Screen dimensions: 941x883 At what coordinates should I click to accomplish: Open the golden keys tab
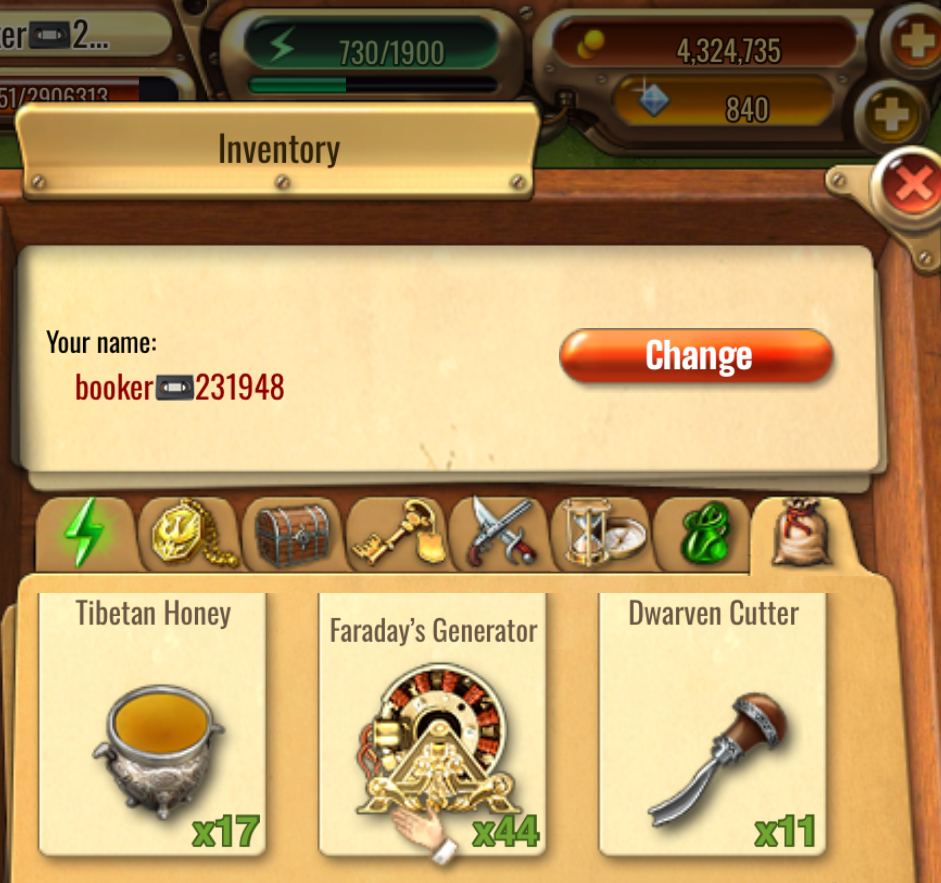coord(397,535)
